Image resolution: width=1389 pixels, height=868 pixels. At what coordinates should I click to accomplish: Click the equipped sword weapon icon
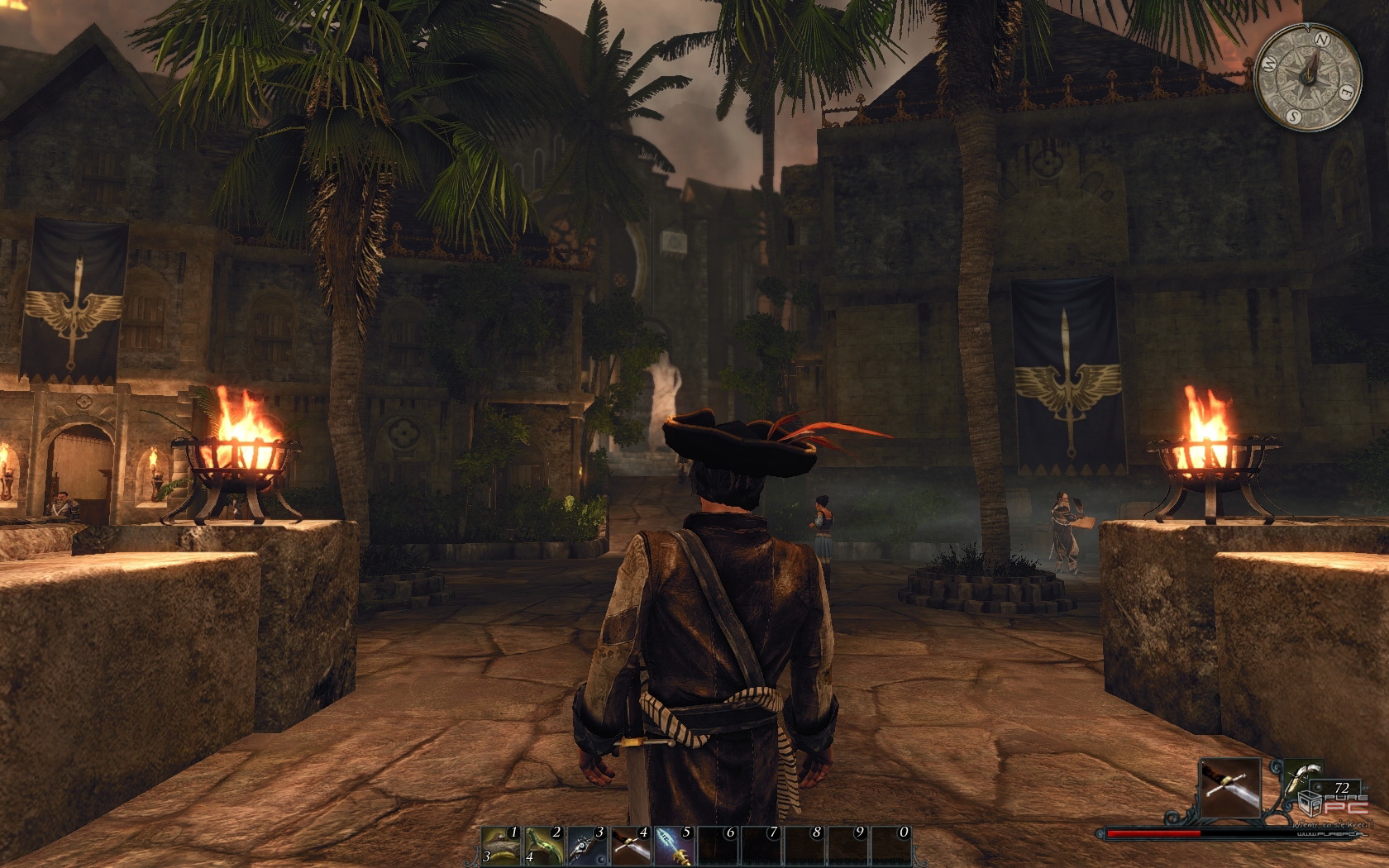pyautogui.click(x=1229, y=788)
